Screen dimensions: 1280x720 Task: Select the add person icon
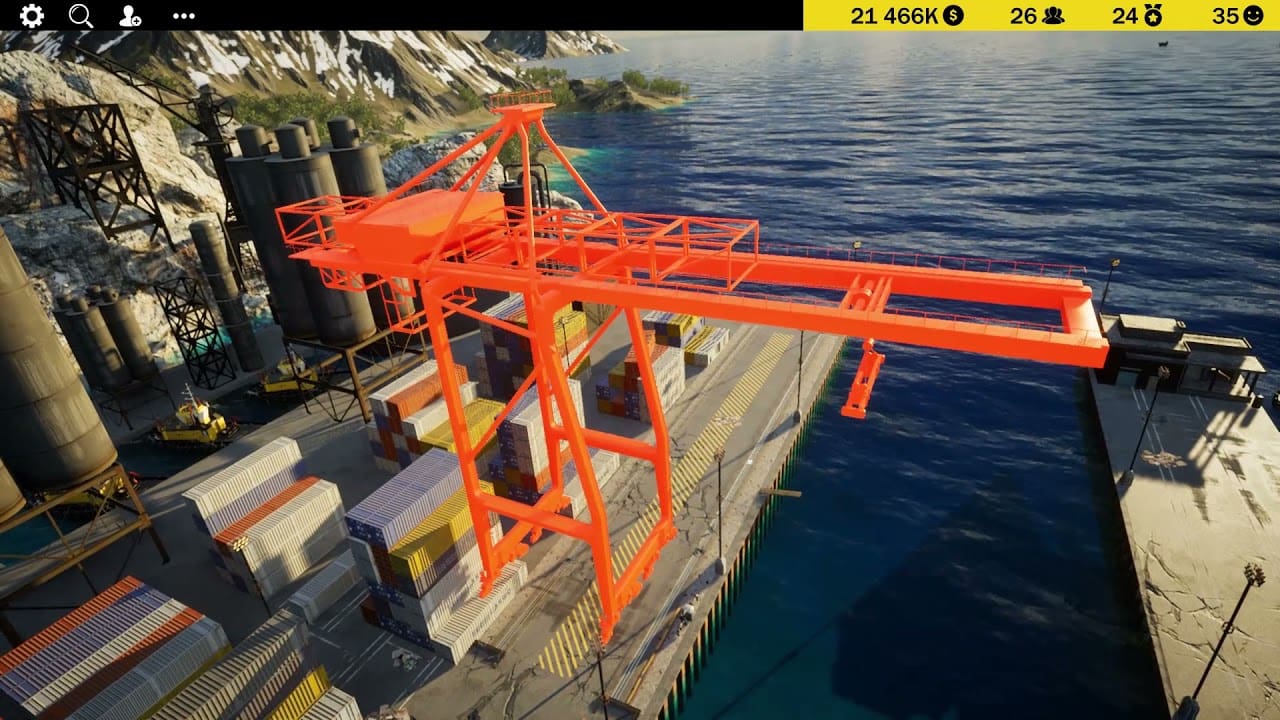[x=130, y=15]
